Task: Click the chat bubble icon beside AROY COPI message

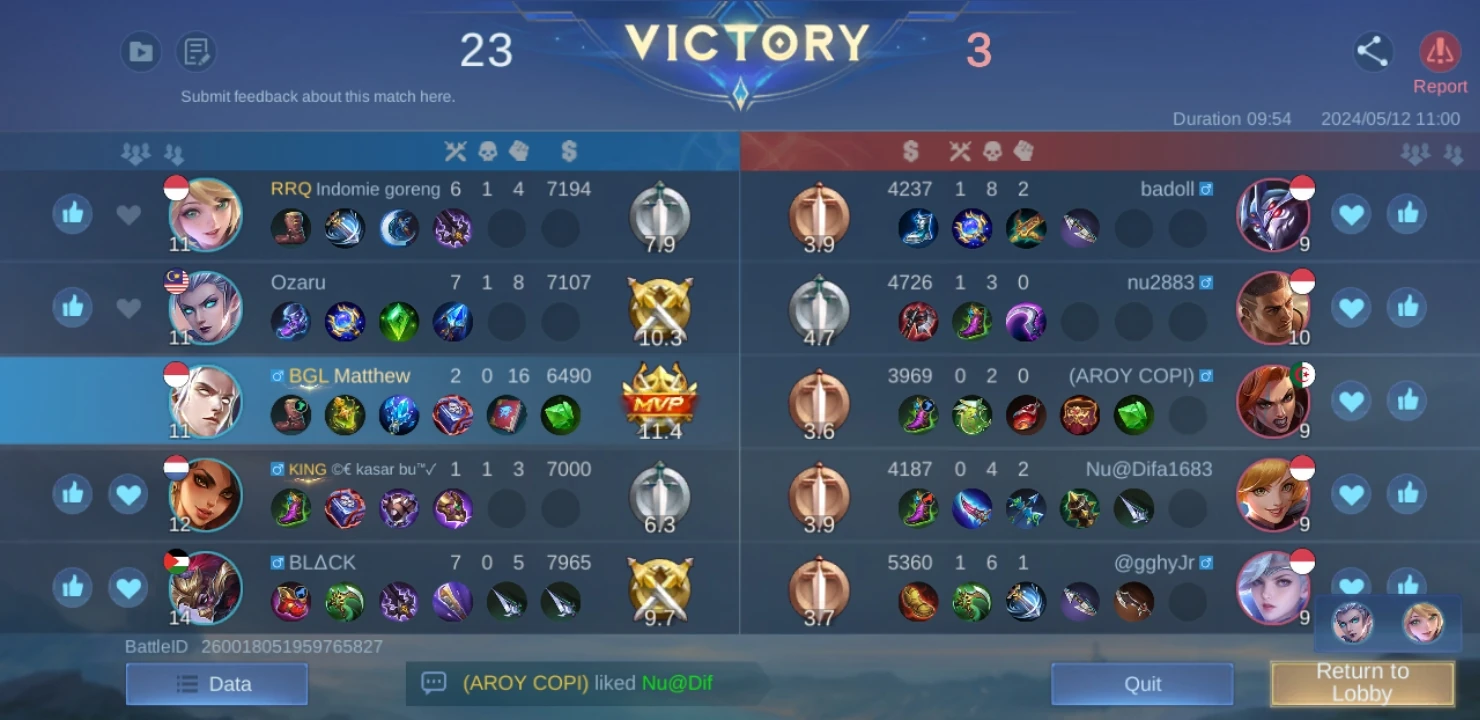Action: click(x=434, y=684)
